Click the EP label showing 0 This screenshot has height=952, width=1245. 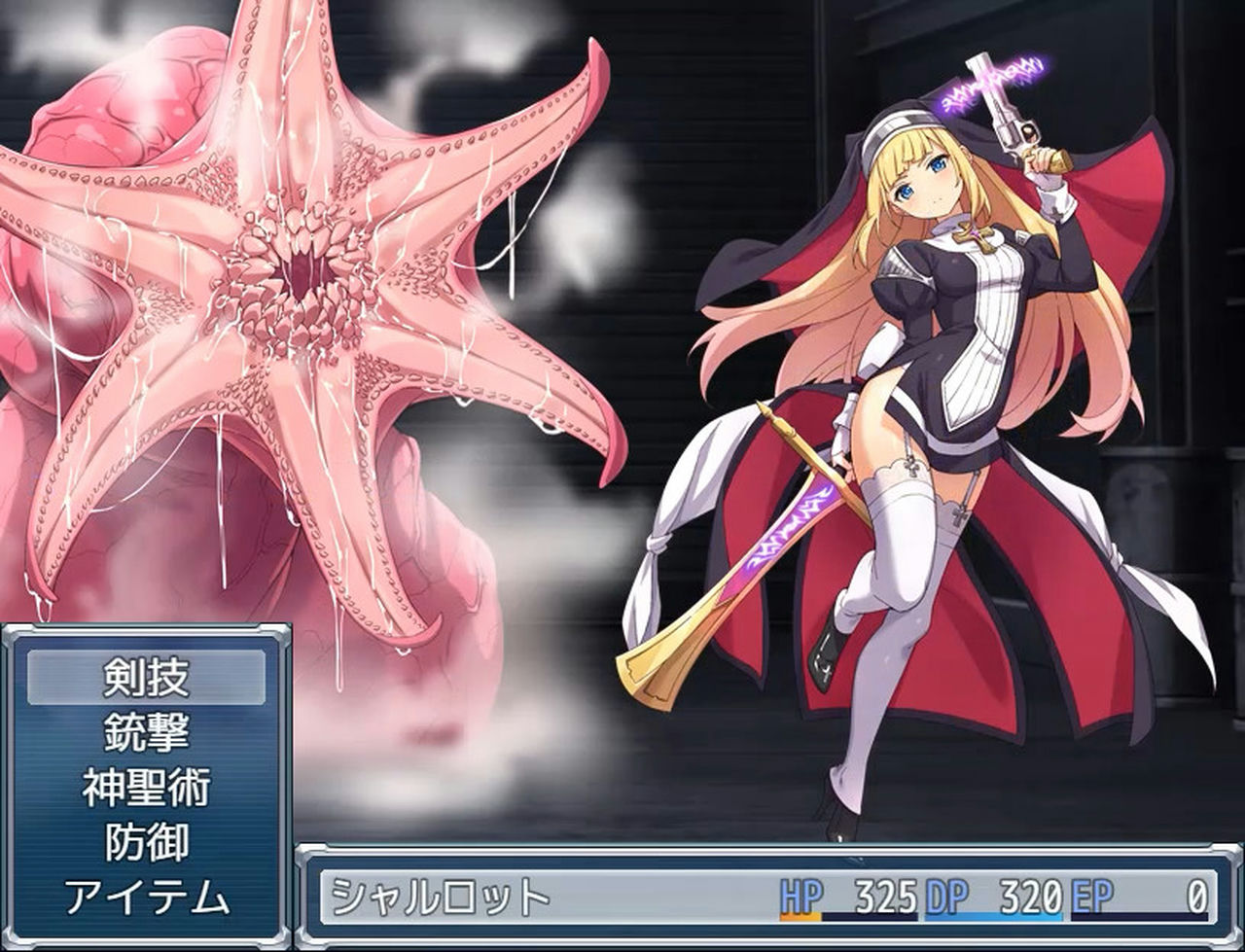pyautogui.click(x=1089, y=894)
